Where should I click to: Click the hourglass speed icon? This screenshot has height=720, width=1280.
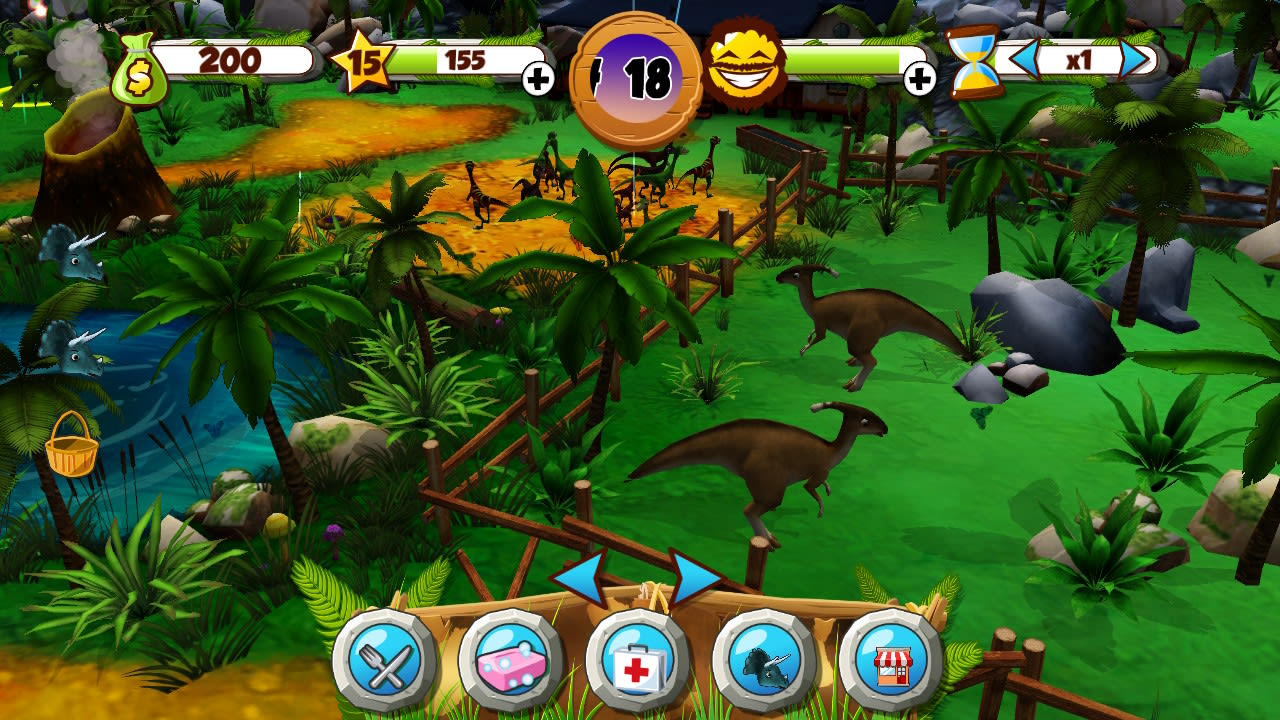(975, 62)
